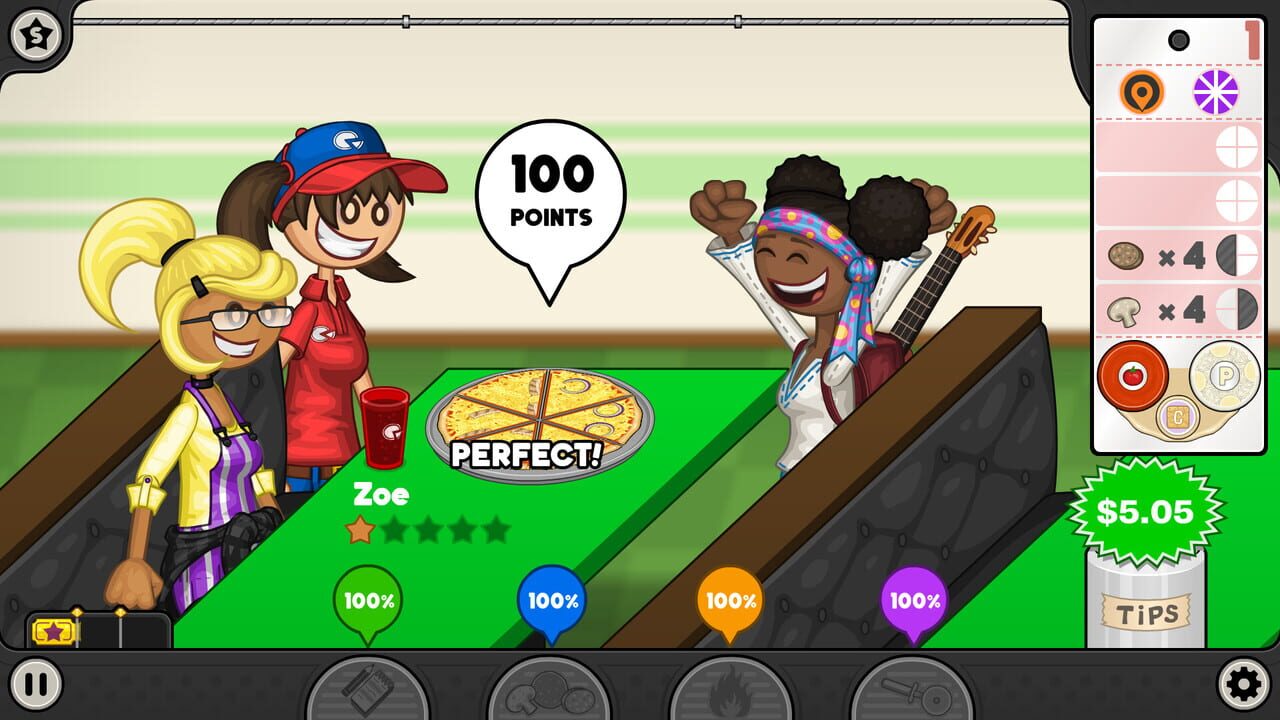The height and width of the screenshot is (720, 1280).
Task: Open the settings gear menu
Action: (1244, 686)
